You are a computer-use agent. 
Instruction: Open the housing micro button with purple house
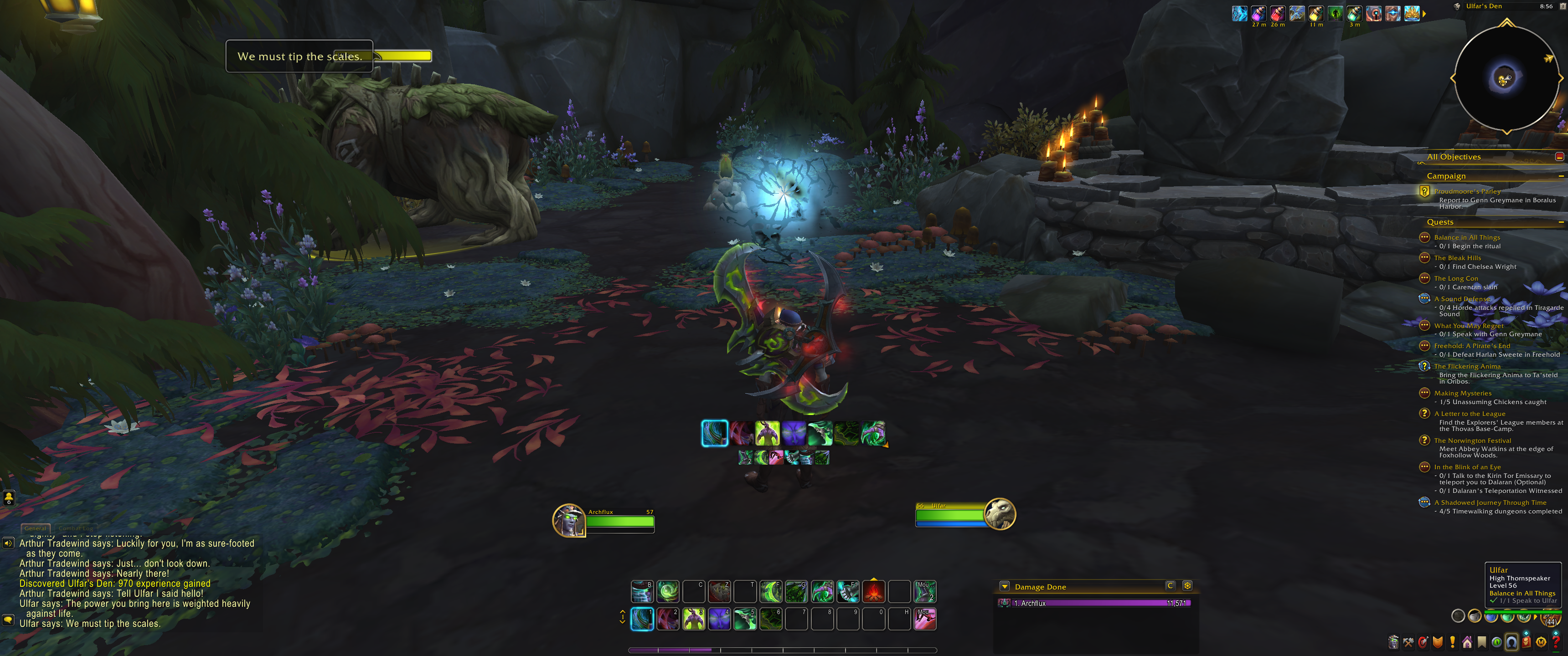pos(1467,642)
